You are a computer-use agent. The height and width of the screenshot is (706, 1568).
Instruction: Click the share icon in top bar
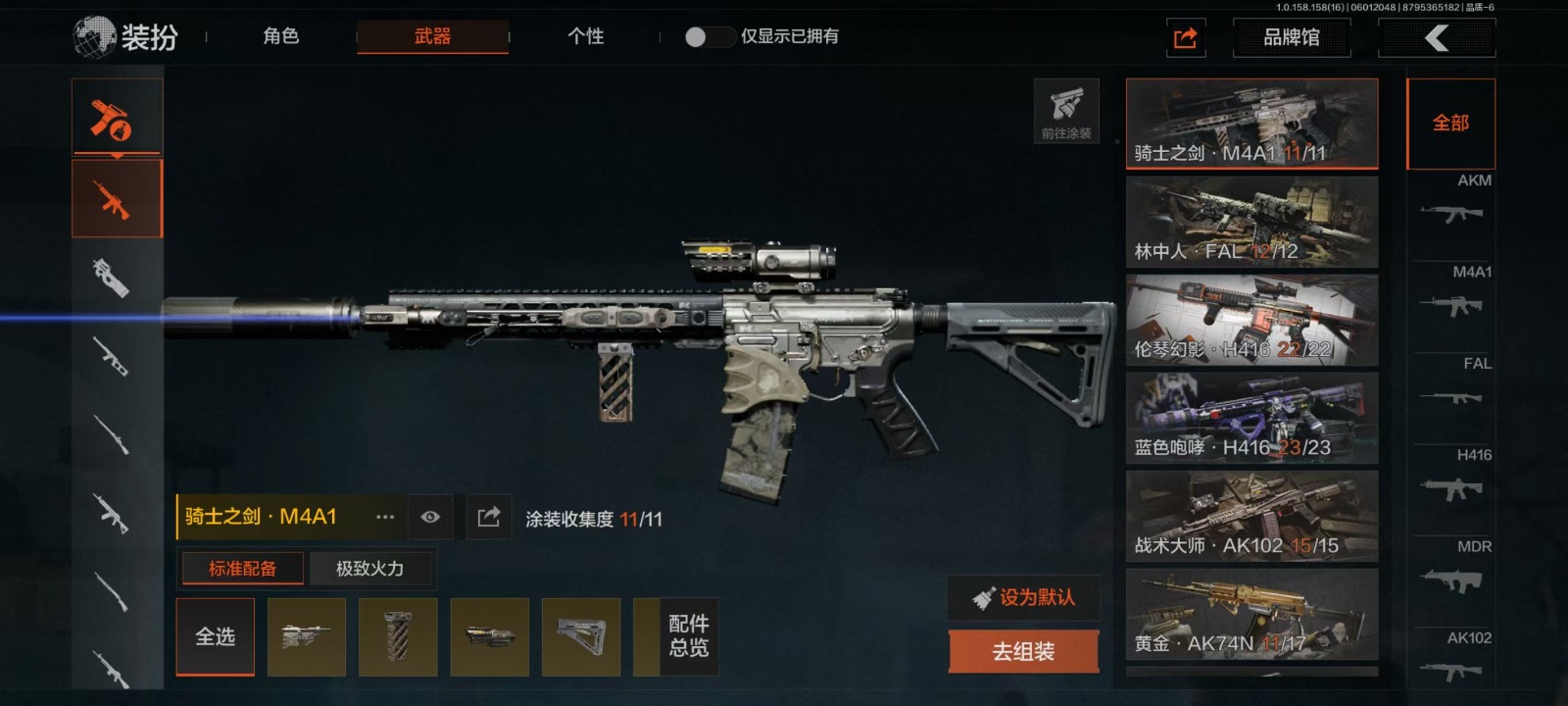[1185, 38]
